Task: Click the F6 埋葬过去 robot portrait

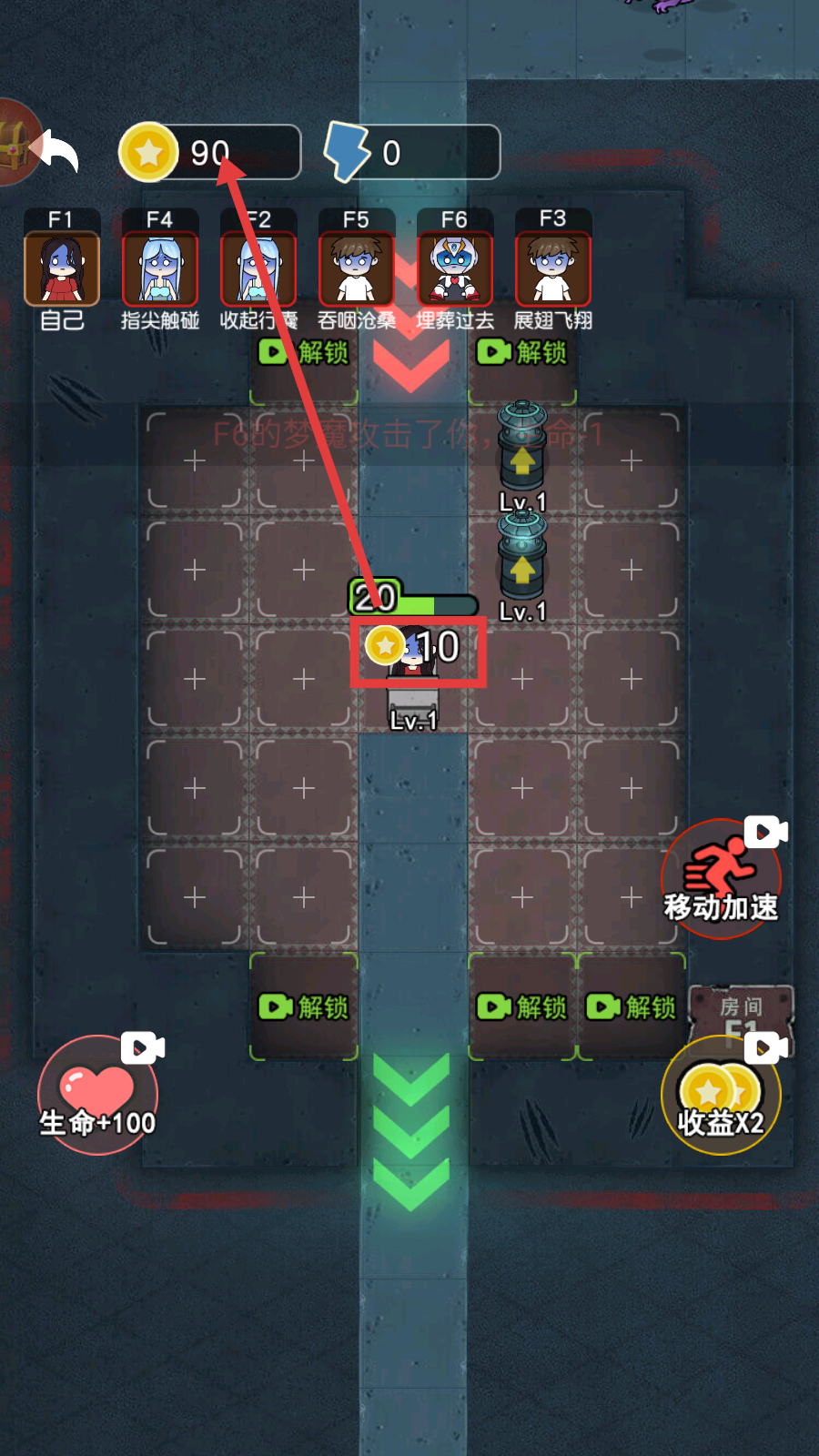Action: point(455,268)
